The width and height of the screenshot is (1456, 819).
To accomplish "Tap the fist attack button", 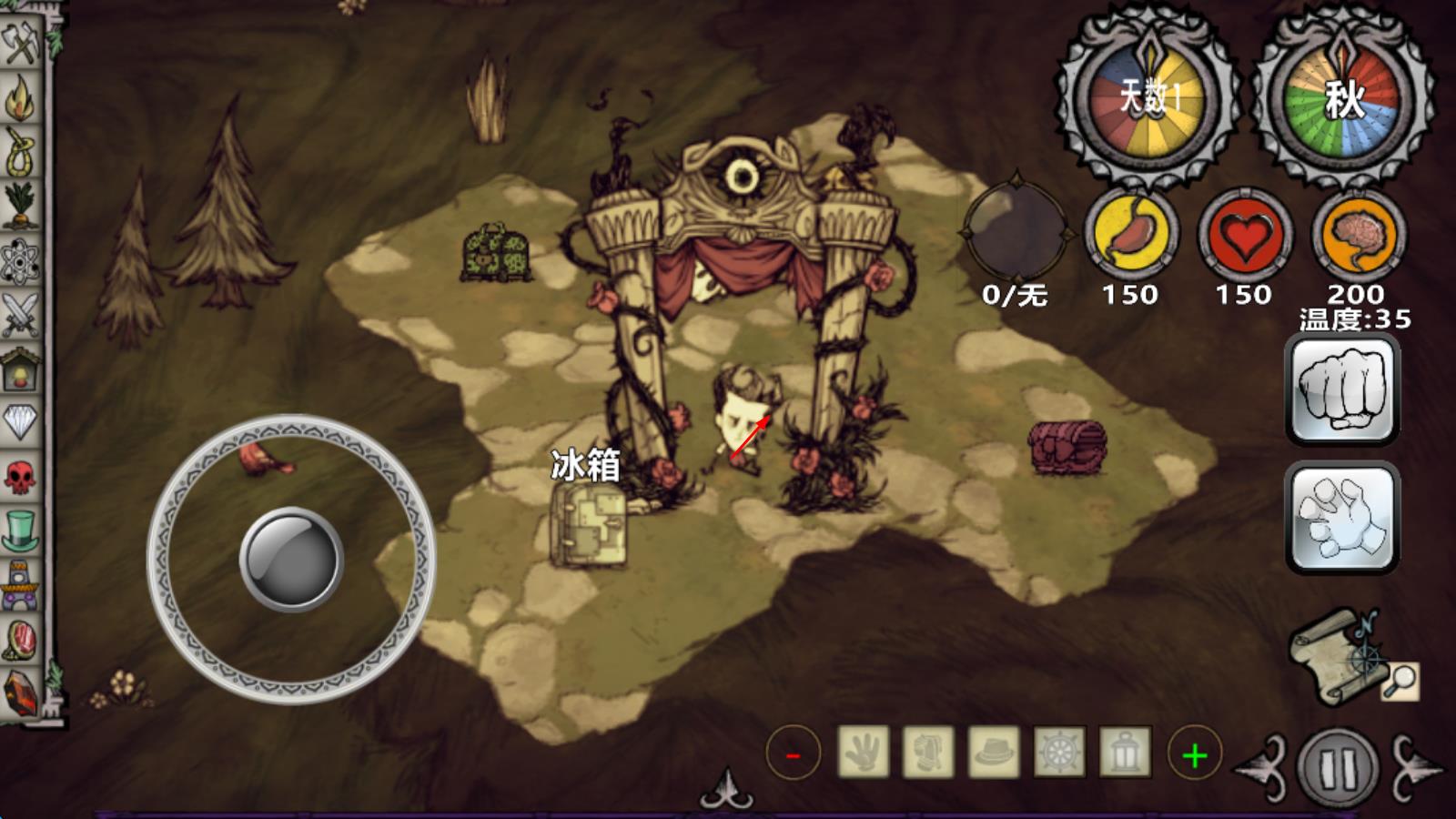I will (x=1342, y=389).
